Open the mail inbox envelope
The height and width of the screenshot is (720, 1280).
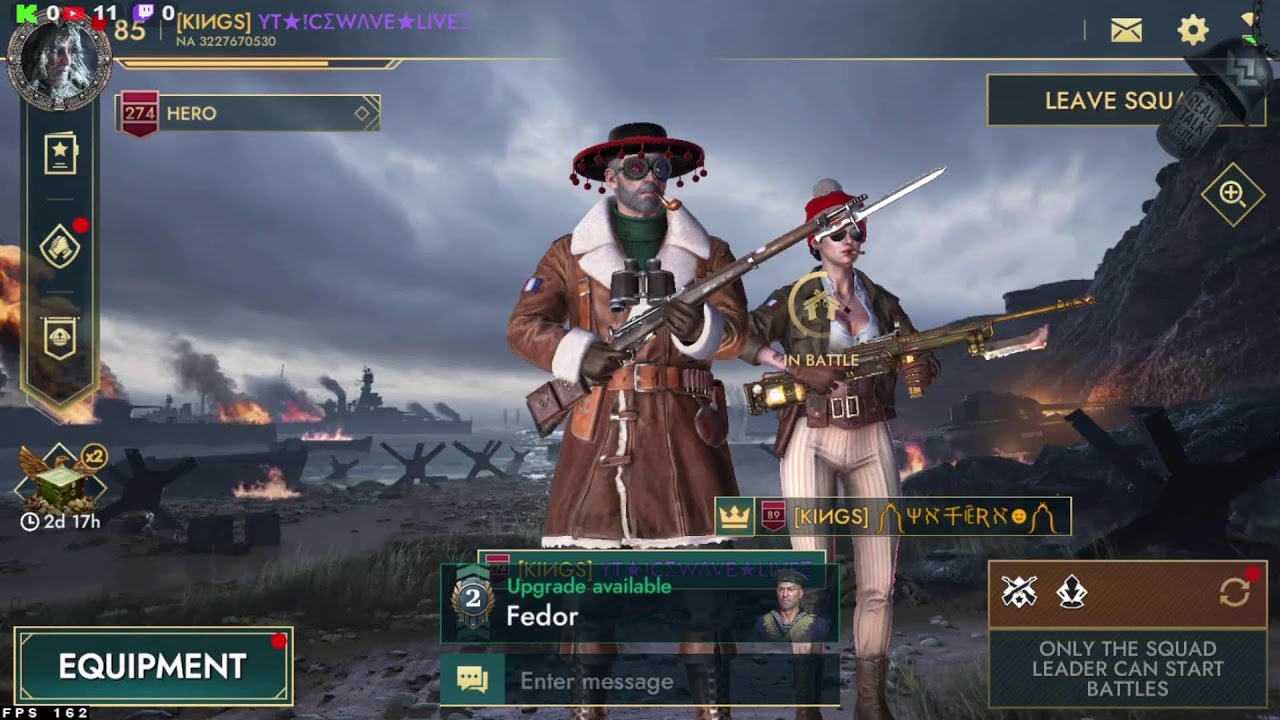[1126, 30]
